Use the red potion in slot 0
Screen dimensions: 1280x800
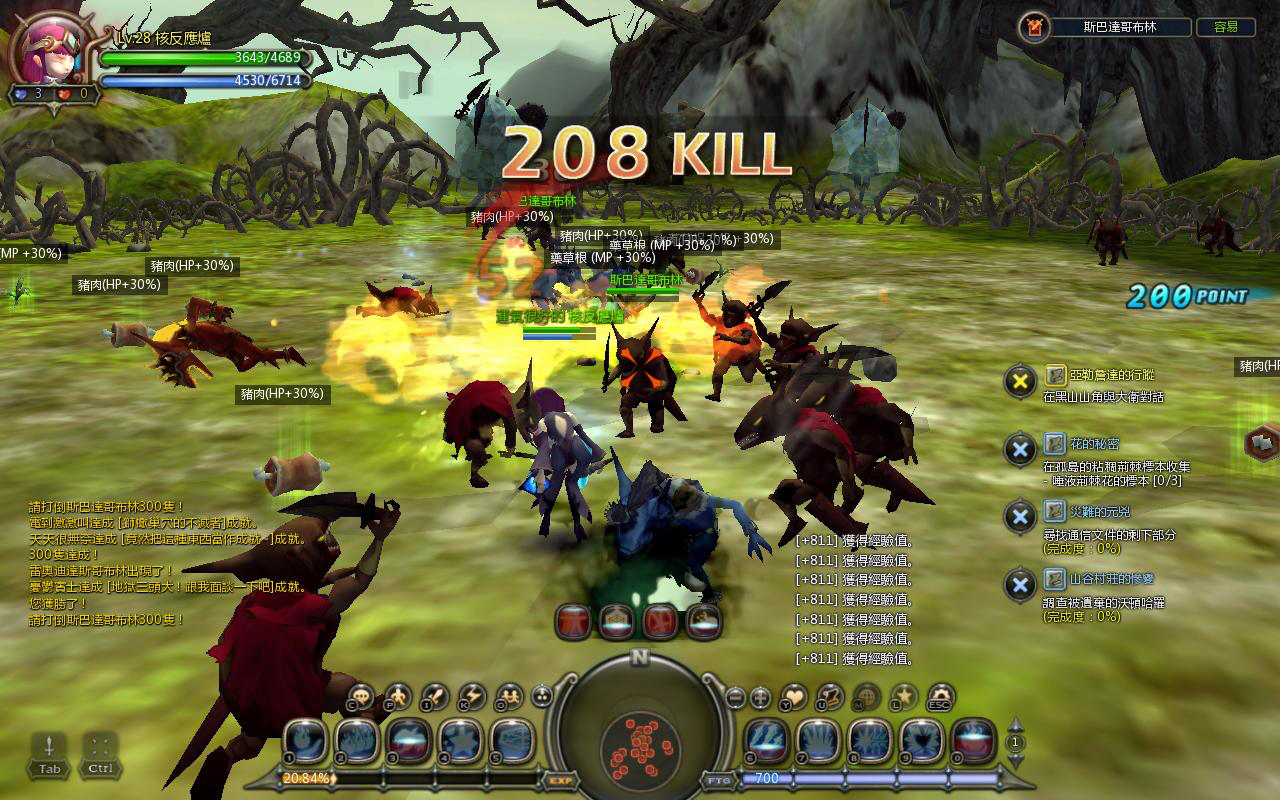pos(973,741)
